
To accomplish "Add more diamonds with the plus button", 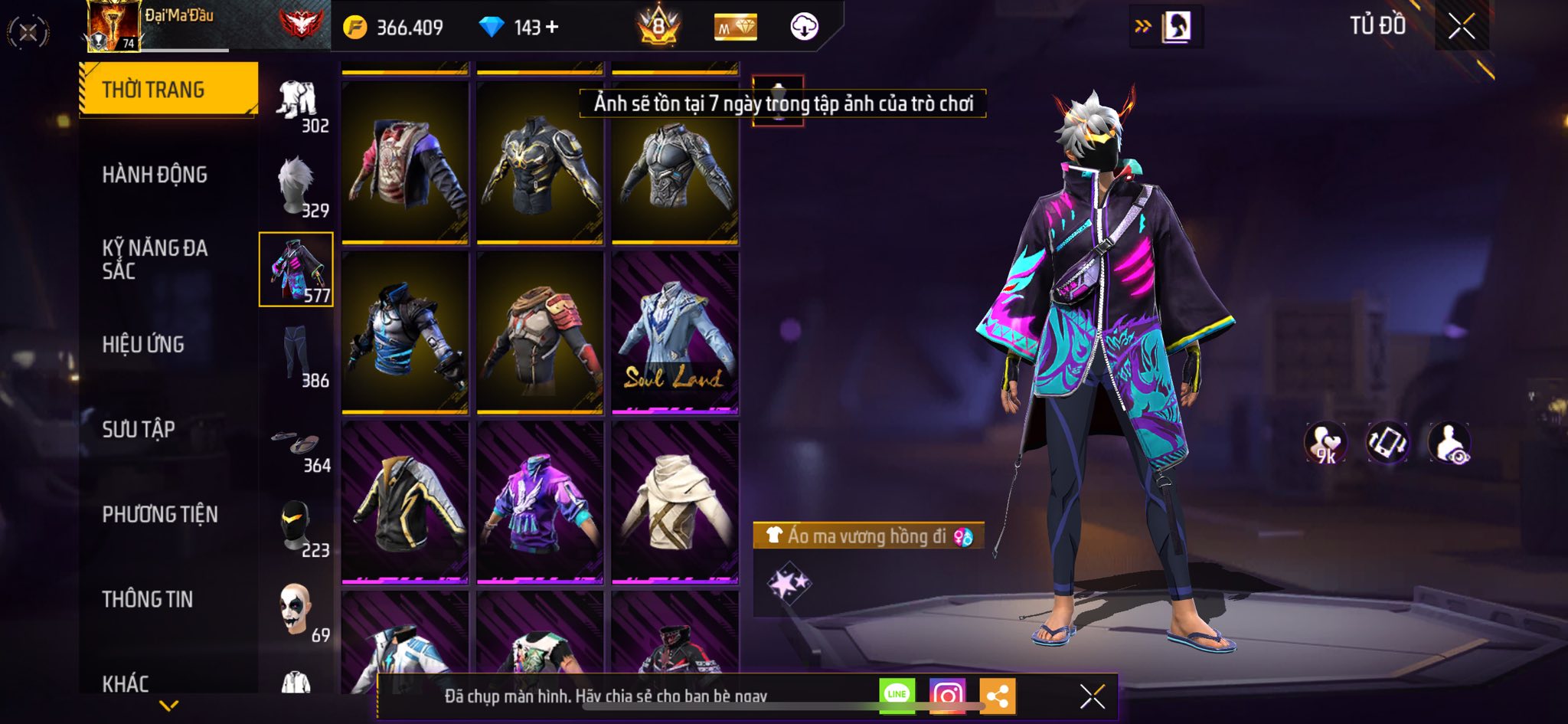I will pos(552,28).
